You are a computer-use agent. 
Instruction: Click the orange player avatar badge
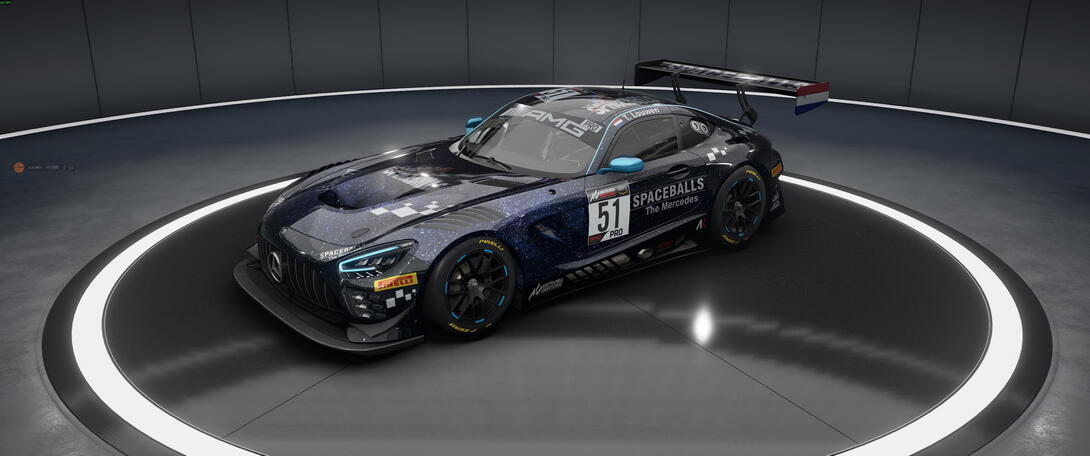[18, 167]
